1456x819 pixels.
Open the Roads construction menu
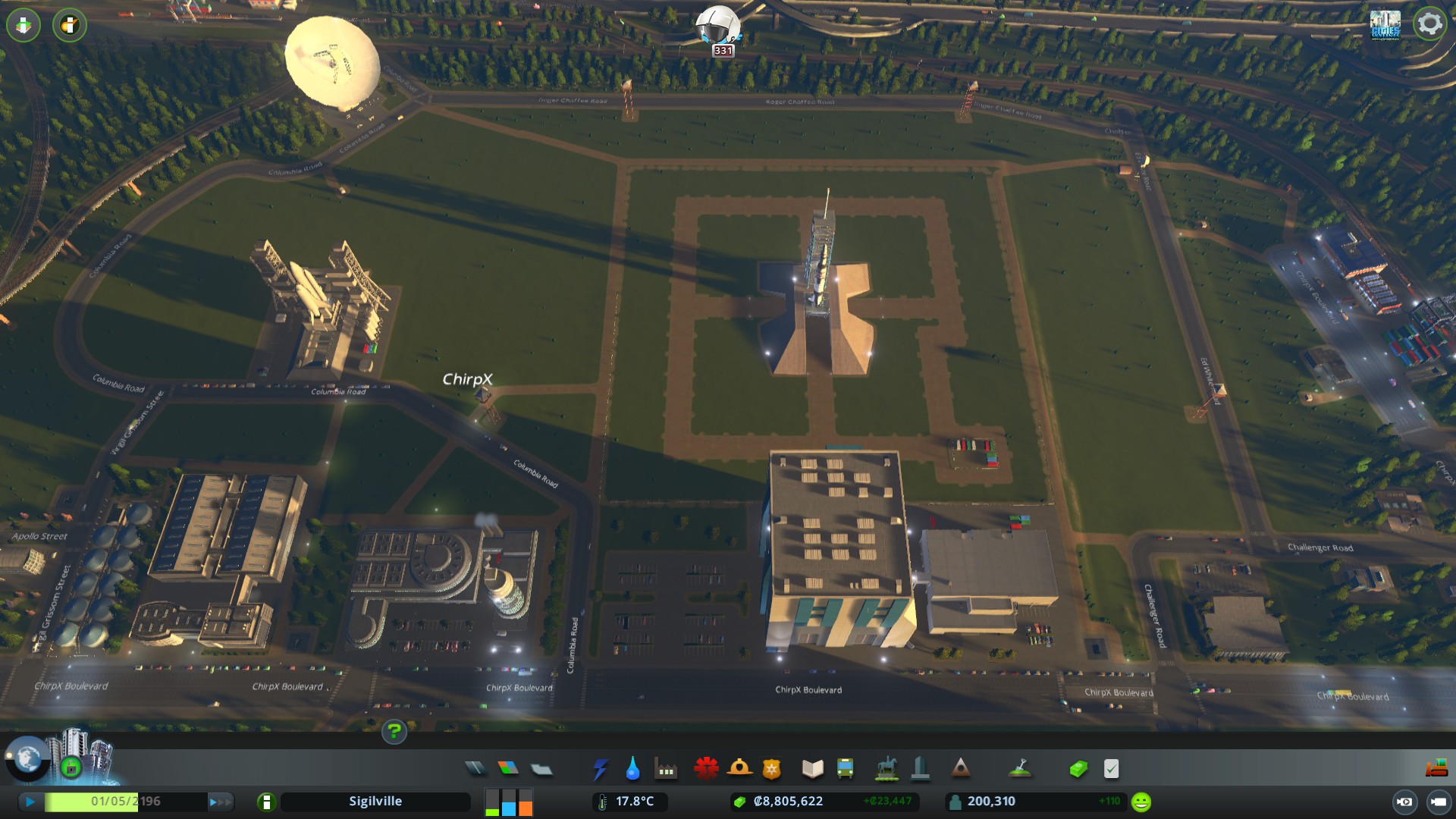click(x=475, y=767)
